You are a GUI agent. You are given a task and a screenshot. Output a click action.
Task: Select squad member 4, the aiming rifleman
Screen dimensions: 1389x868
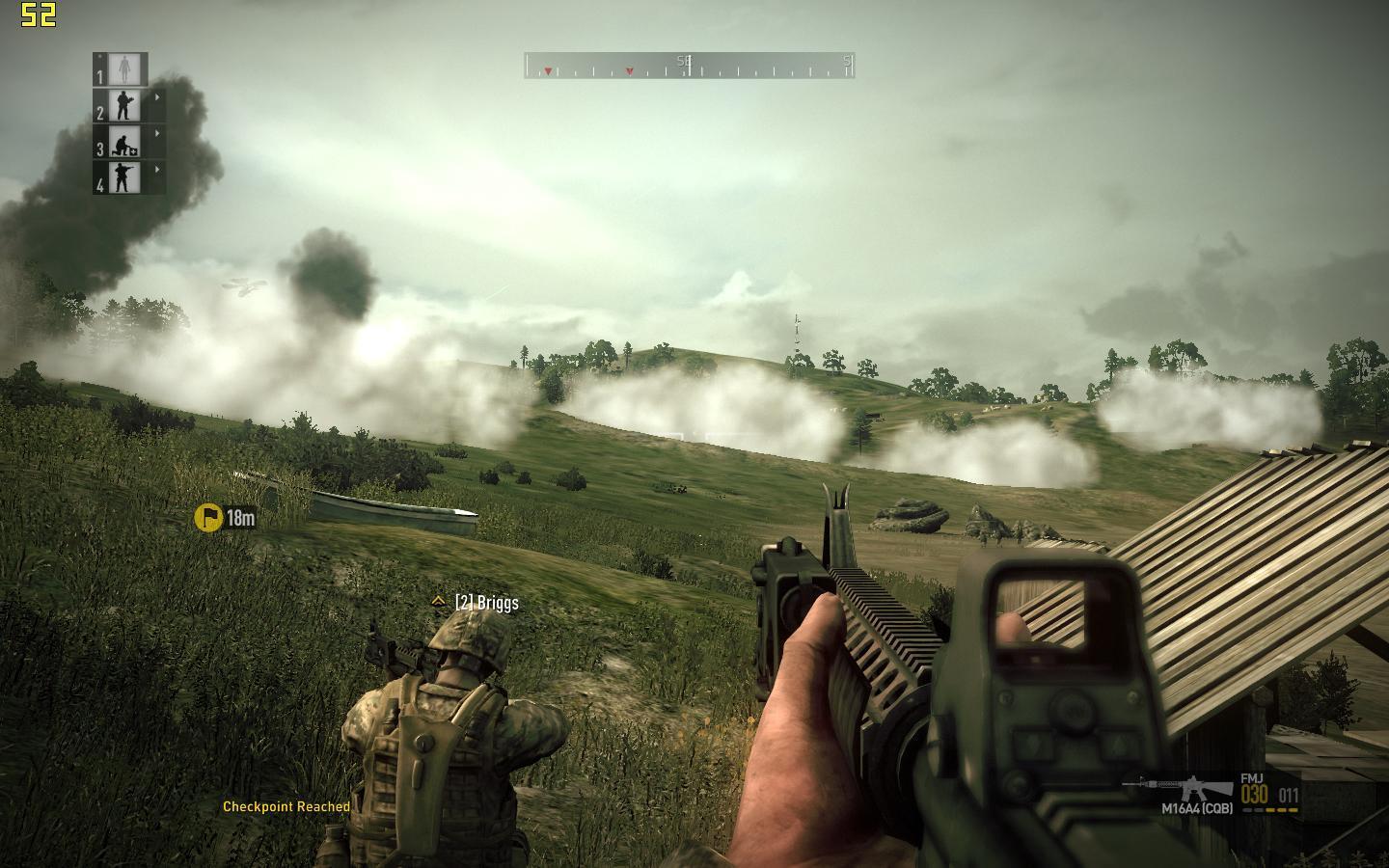(123, 177)
